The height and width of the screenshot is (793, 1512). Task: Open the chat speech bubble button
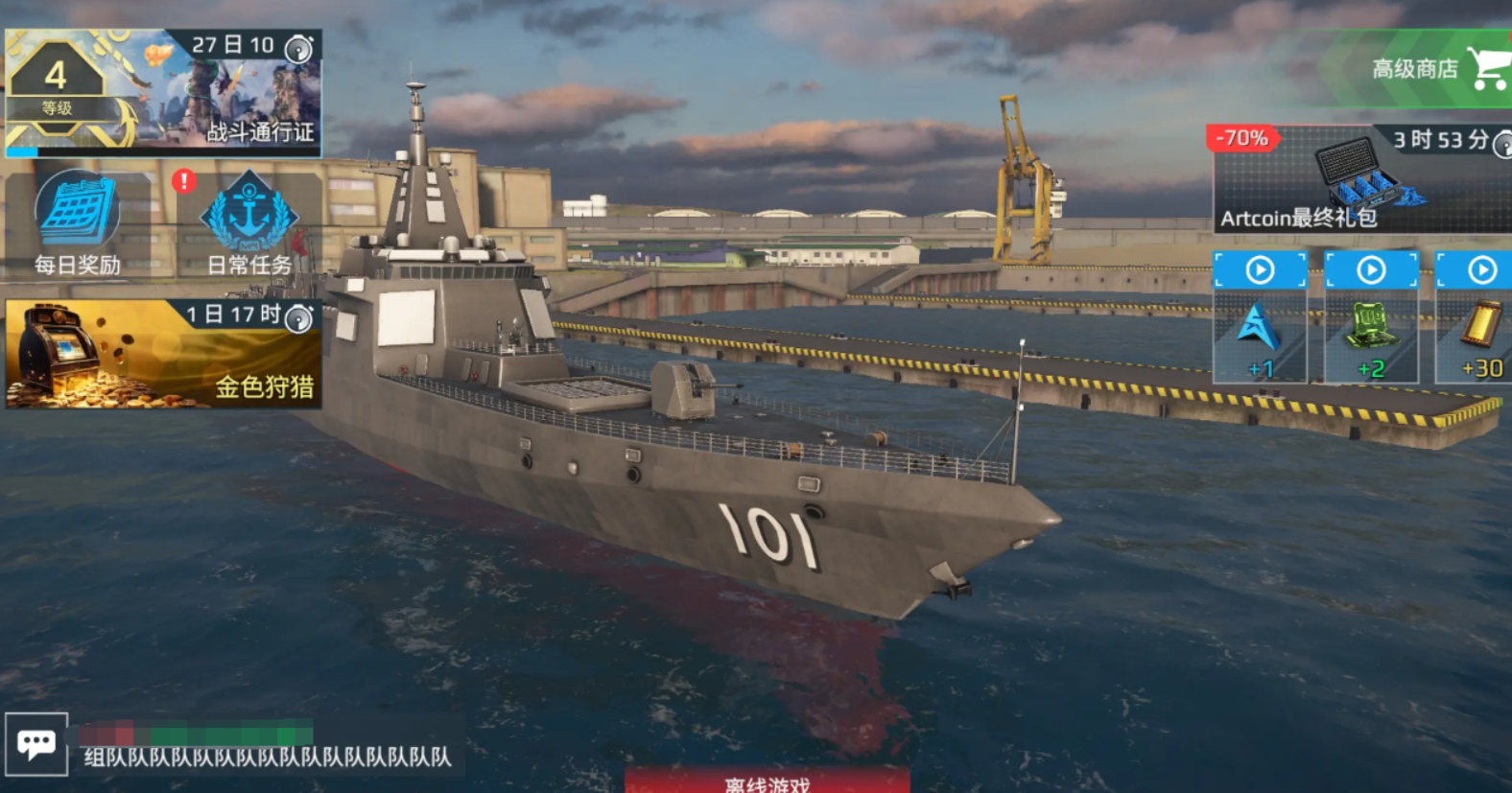(x=36, y=744)
